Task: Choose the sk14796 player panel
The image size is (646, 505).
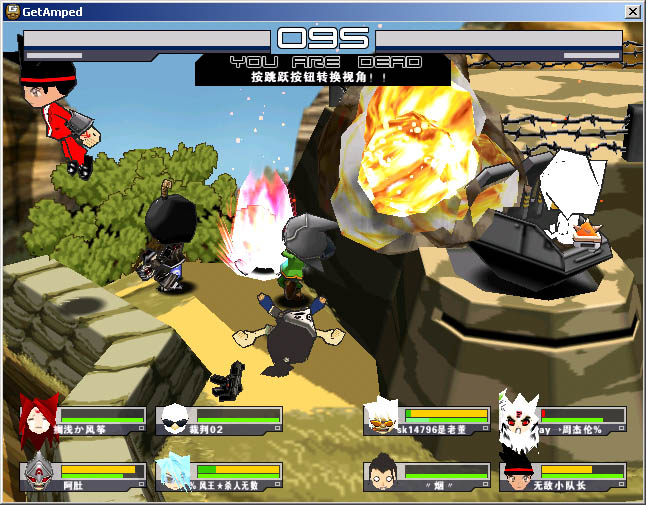Action: tap(428, 419)
